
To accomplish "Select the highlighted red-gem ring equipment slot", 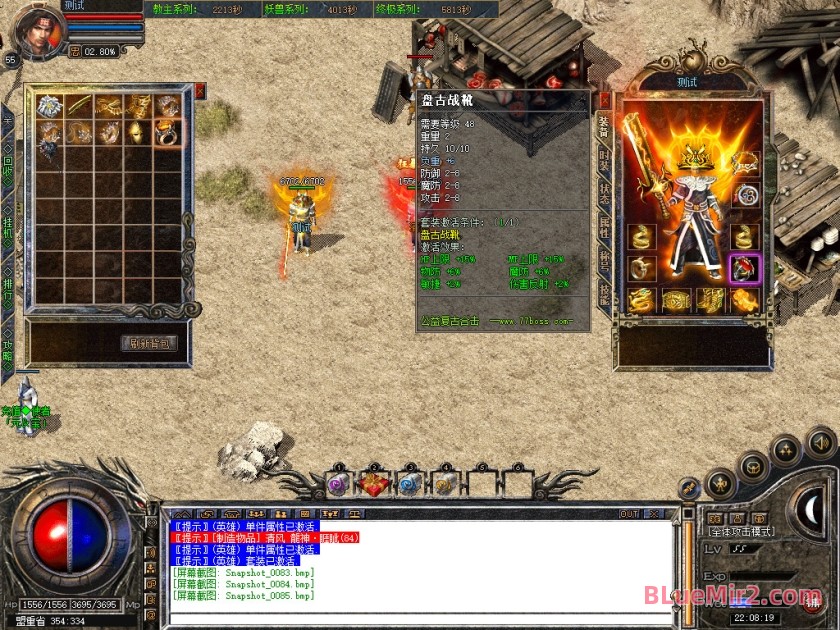I will [744, 268].
